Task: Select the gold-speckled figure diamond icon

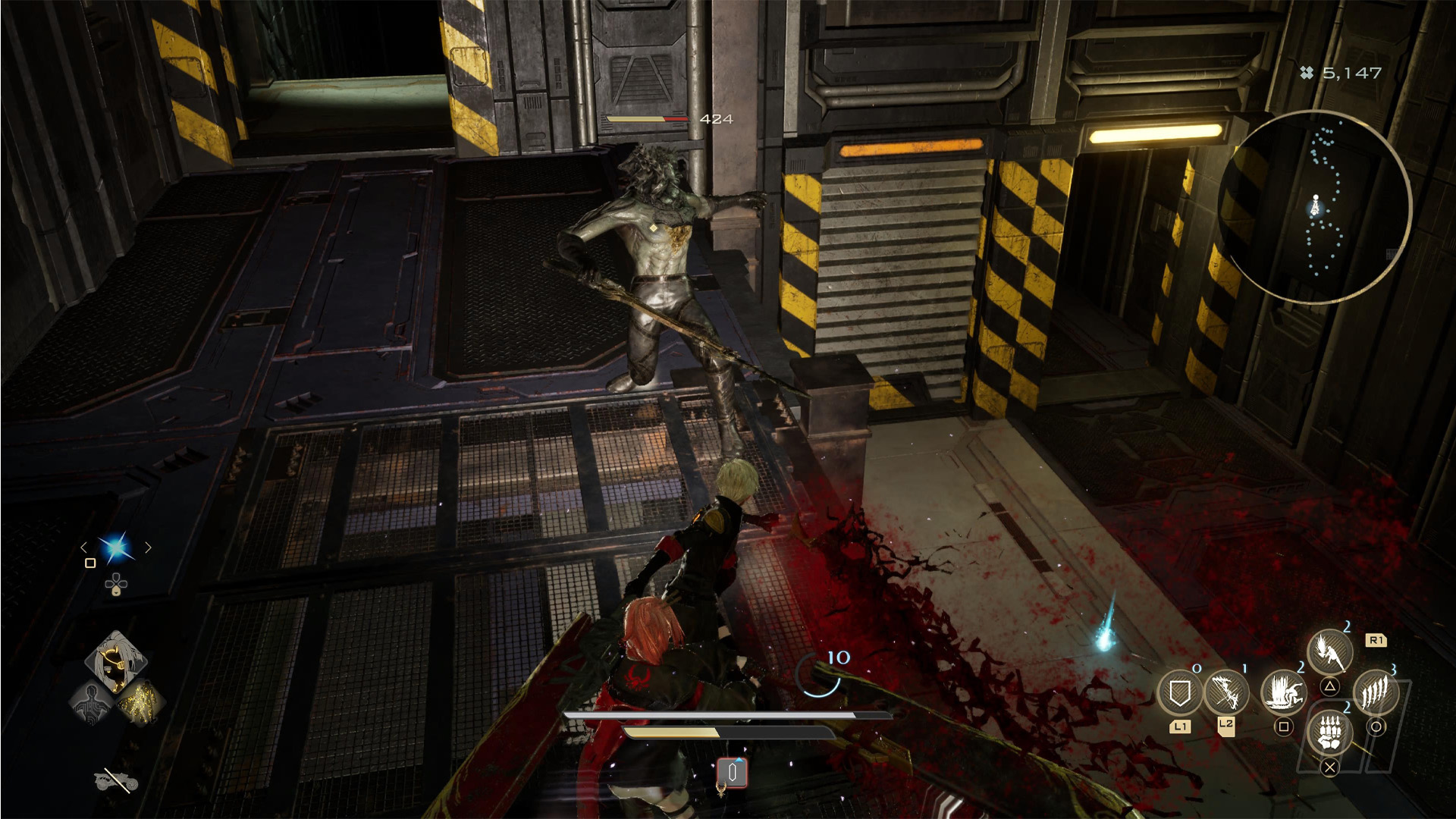Action: coord(140,701)
